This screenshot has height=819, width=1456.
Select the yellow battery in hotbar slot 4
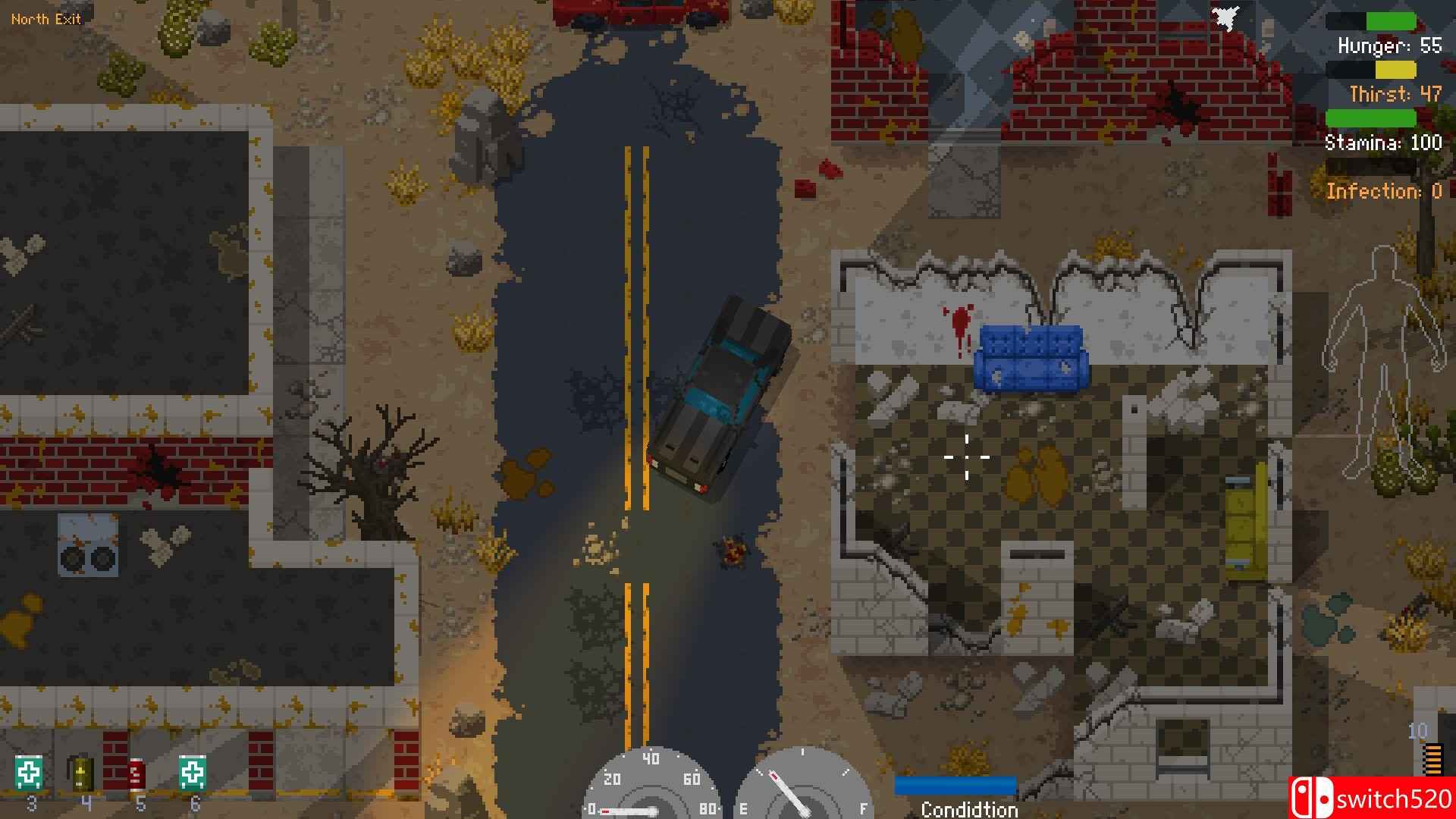click(x=82, y=774)
